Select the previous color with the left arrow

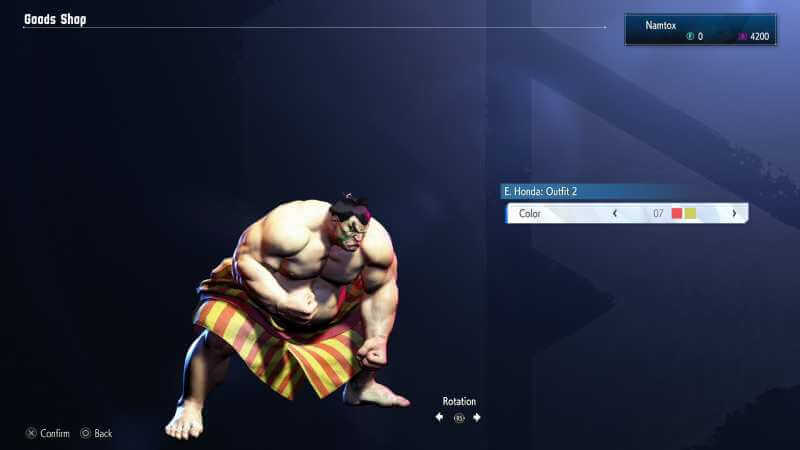[614, 213]
